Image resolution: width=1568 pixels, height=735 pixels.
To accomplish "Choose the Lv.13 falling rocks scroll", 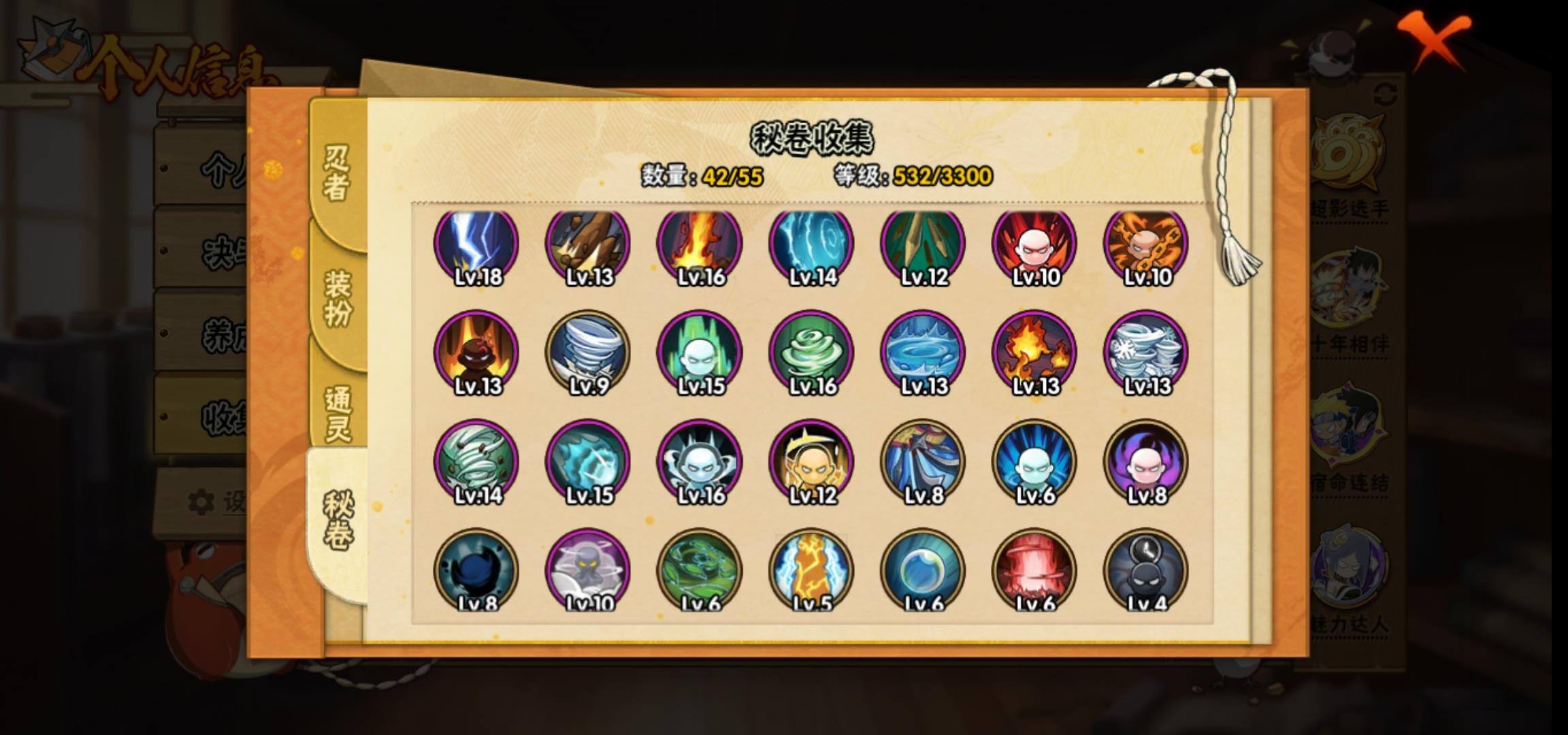I will (588, 245).
